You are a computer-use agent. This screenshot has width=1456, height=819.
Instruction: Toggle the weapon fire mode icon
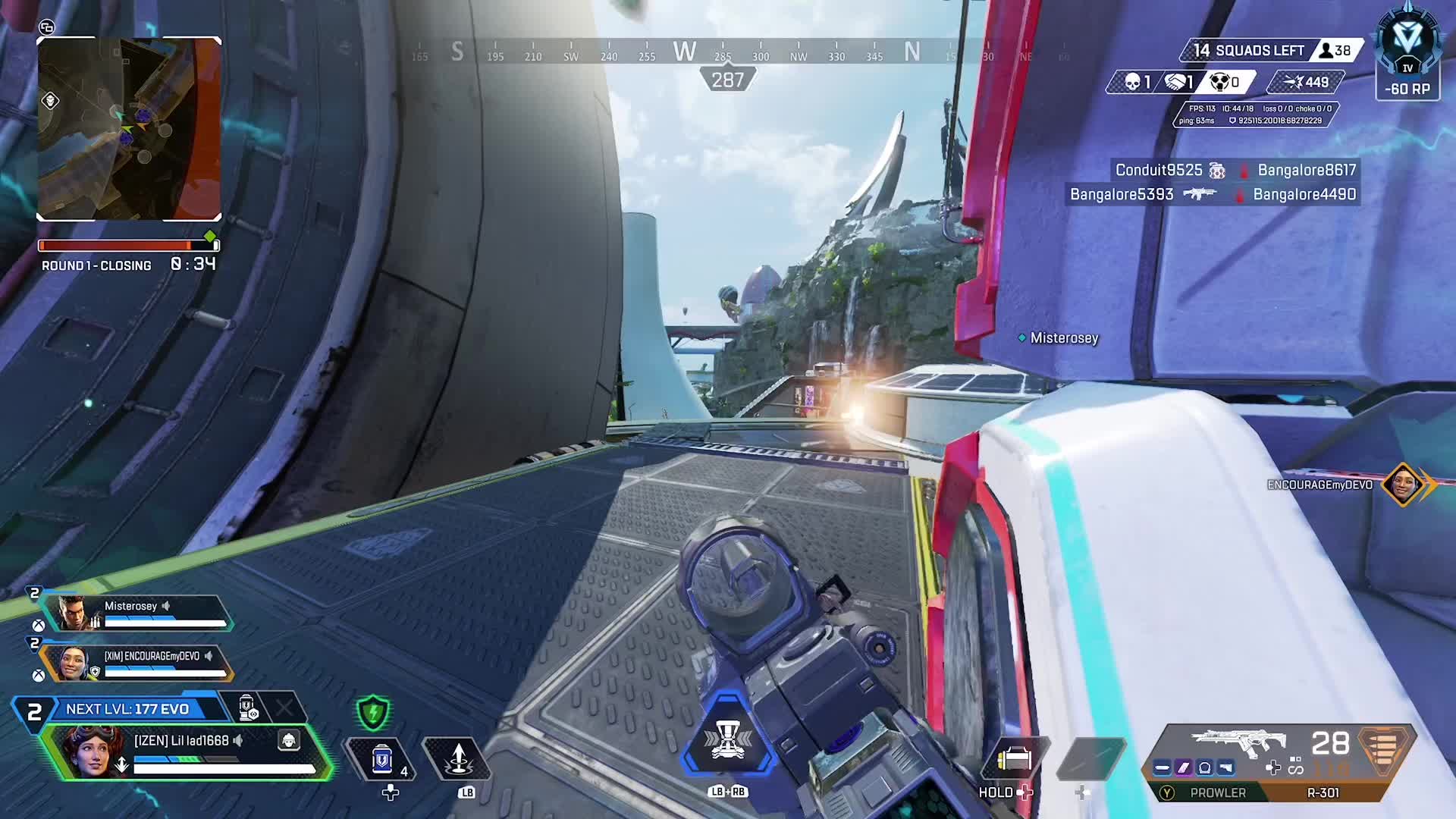[1295, 767]
